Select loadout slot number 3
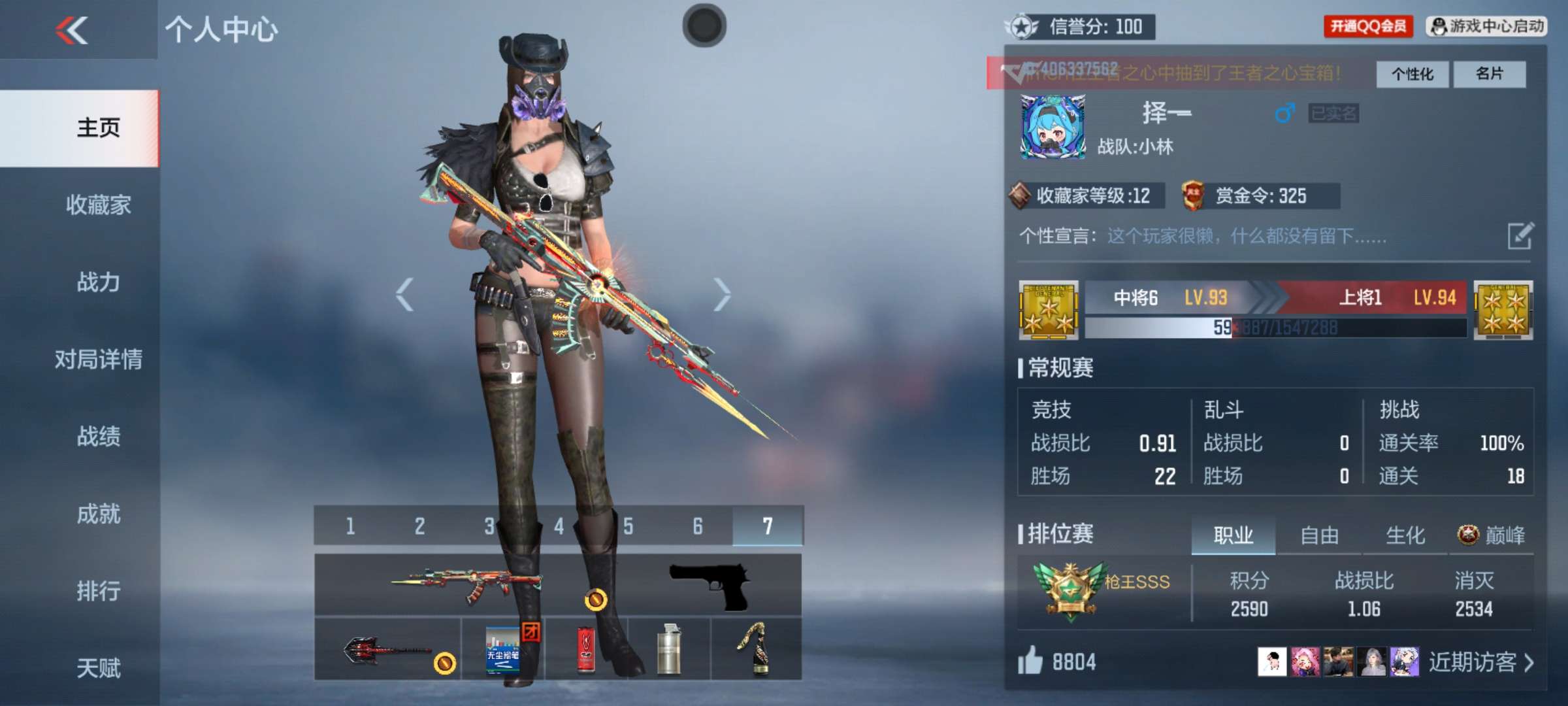Image resolution: width=1568 pixels, height=706 pixels. point(489,526)
